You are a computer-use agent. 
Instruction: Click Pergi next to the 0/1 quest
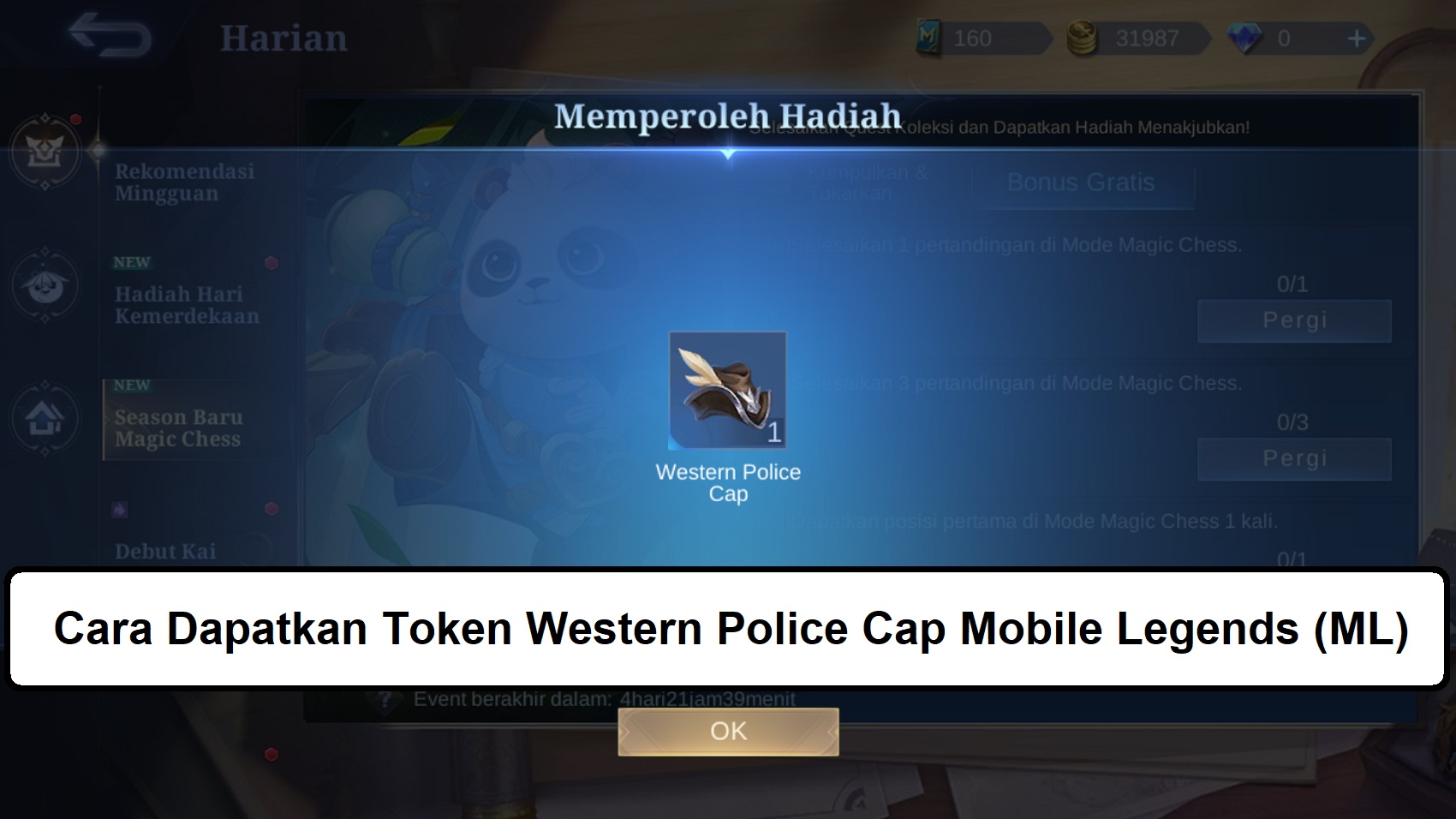click(1294, 320)
